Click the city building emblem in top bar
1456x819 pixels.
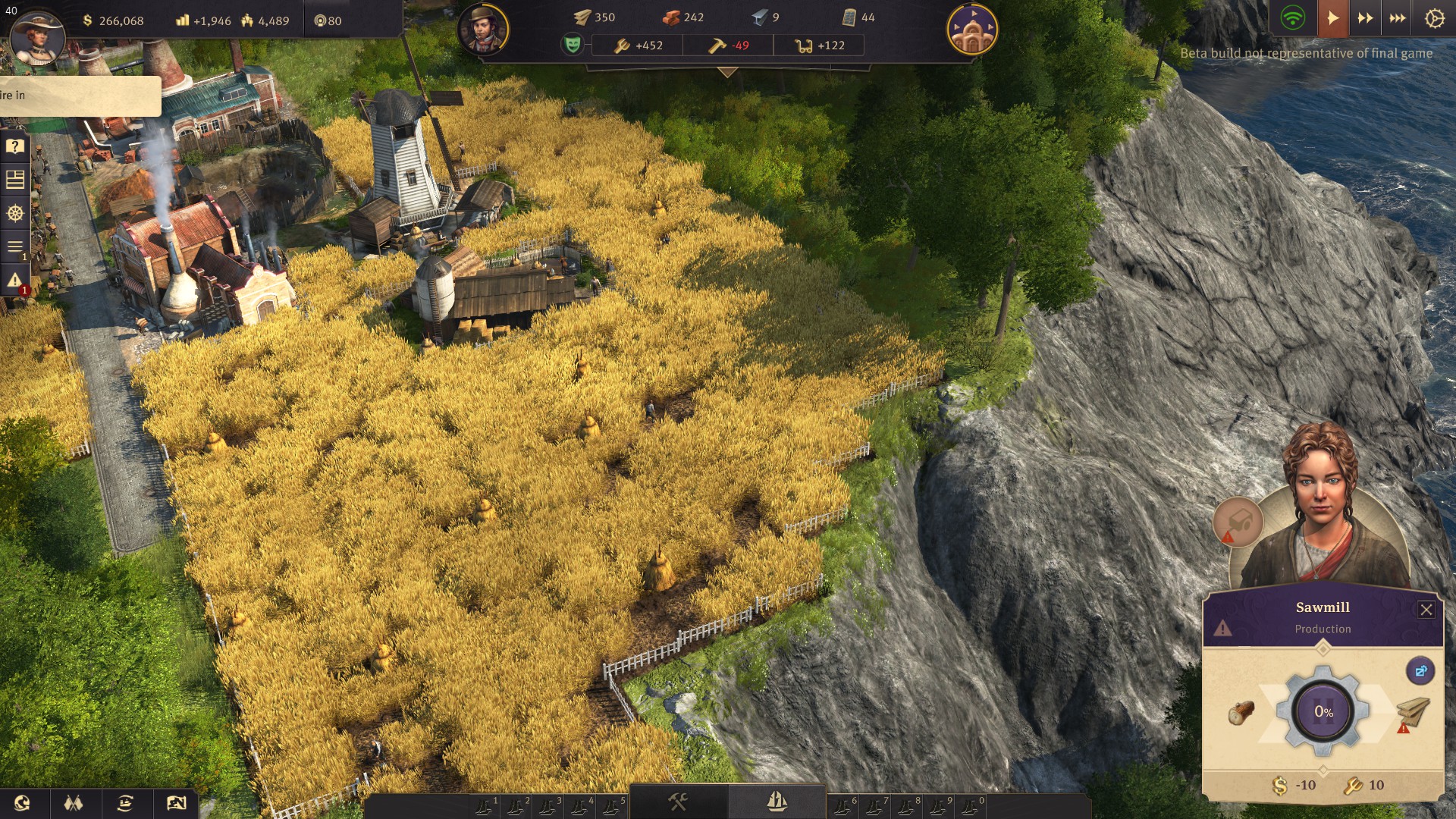[972, 30]
